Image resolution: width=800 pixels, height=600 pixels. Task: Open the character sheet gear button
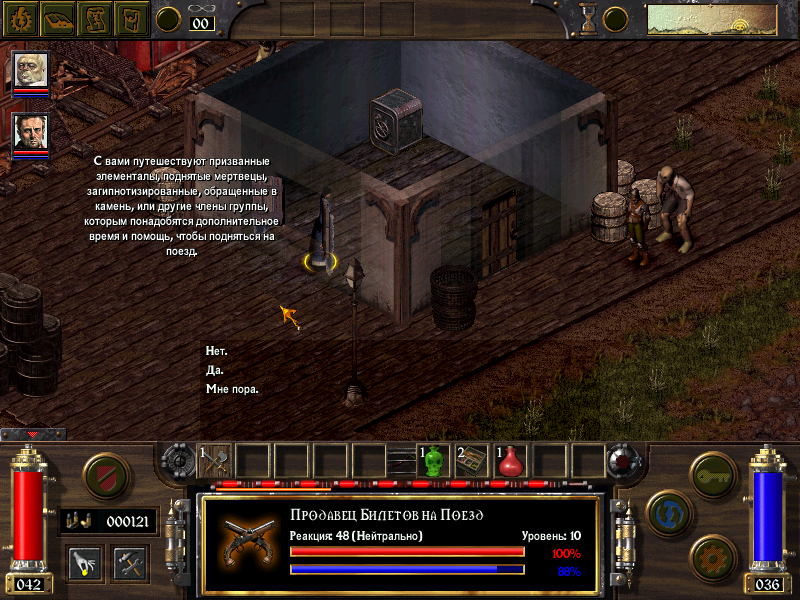(x=20, y=18)
